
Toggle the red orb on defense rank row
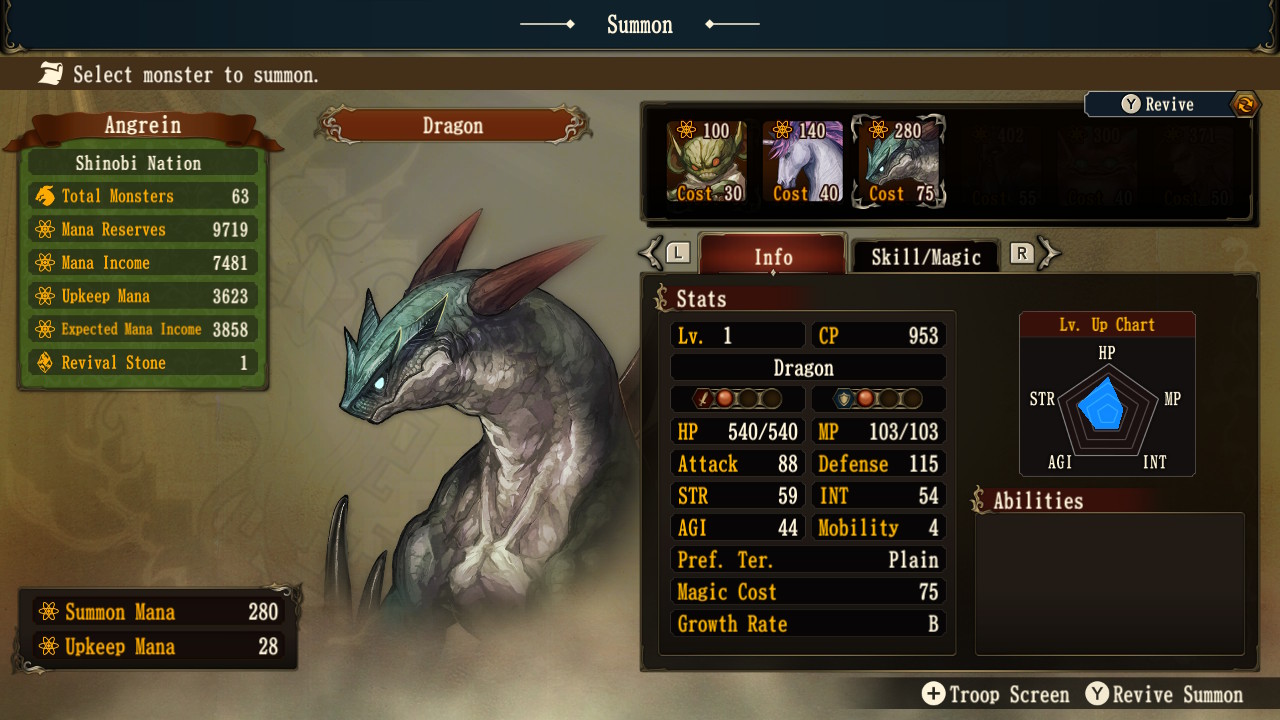tap(864, 398)
